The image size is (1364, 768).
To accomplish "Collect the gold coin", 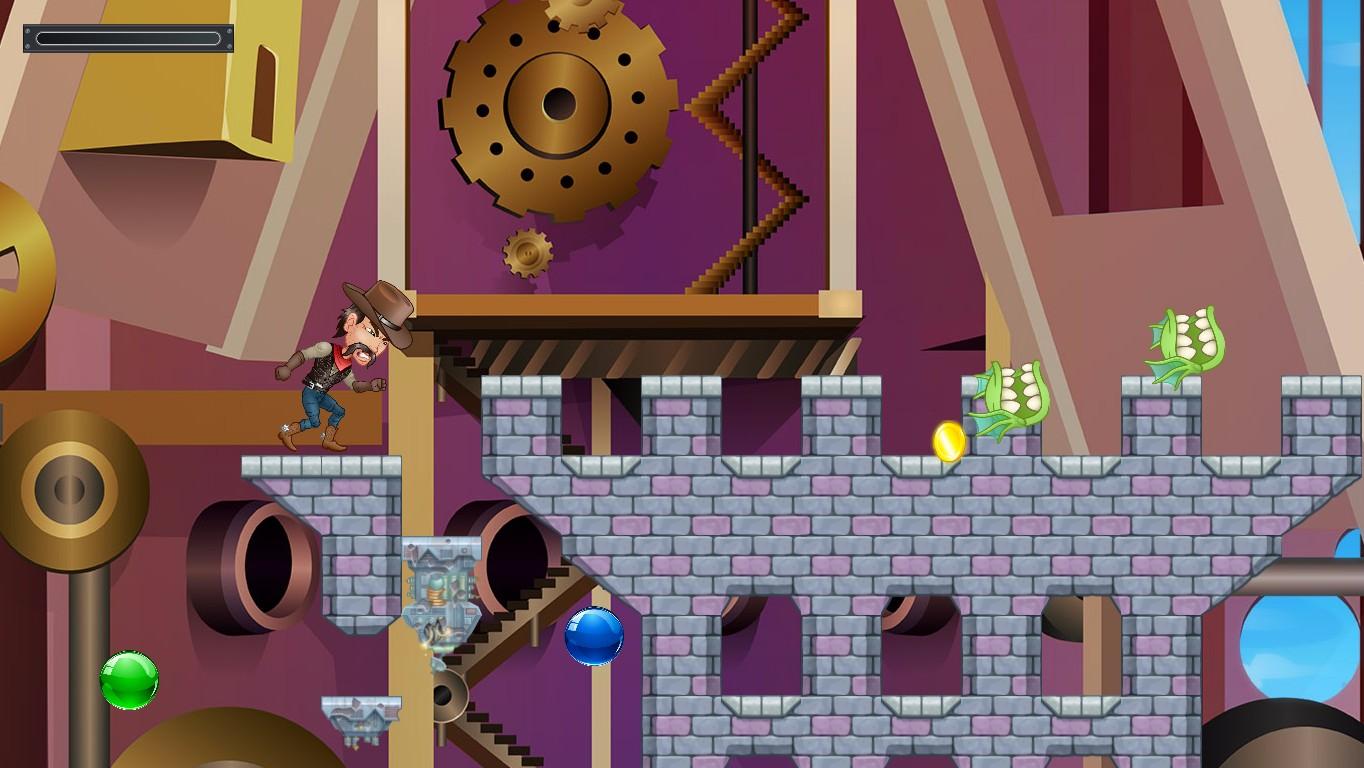I will pos(947,440).
